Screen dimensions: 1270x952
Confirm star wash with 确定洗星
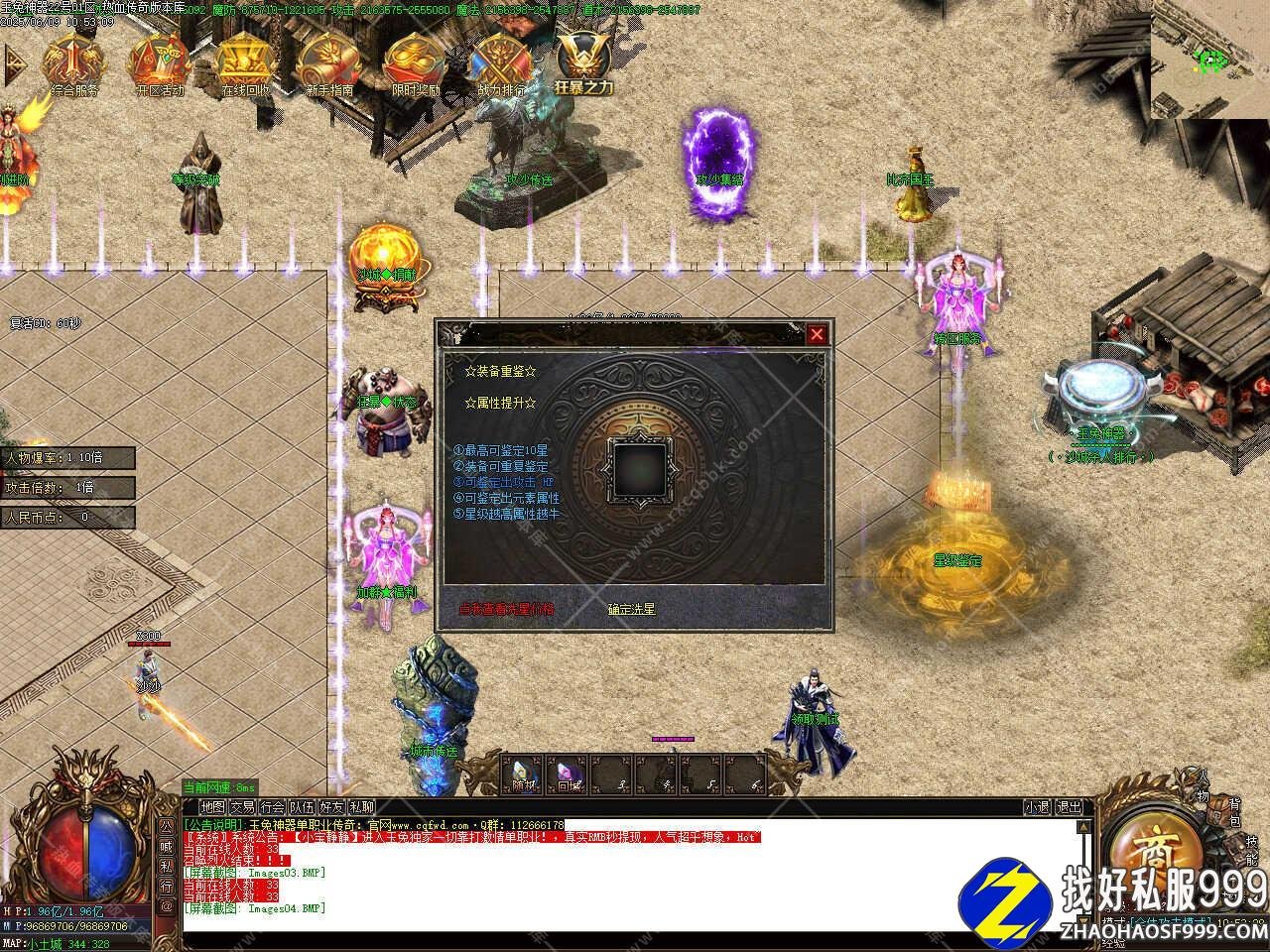coord(632,609)
